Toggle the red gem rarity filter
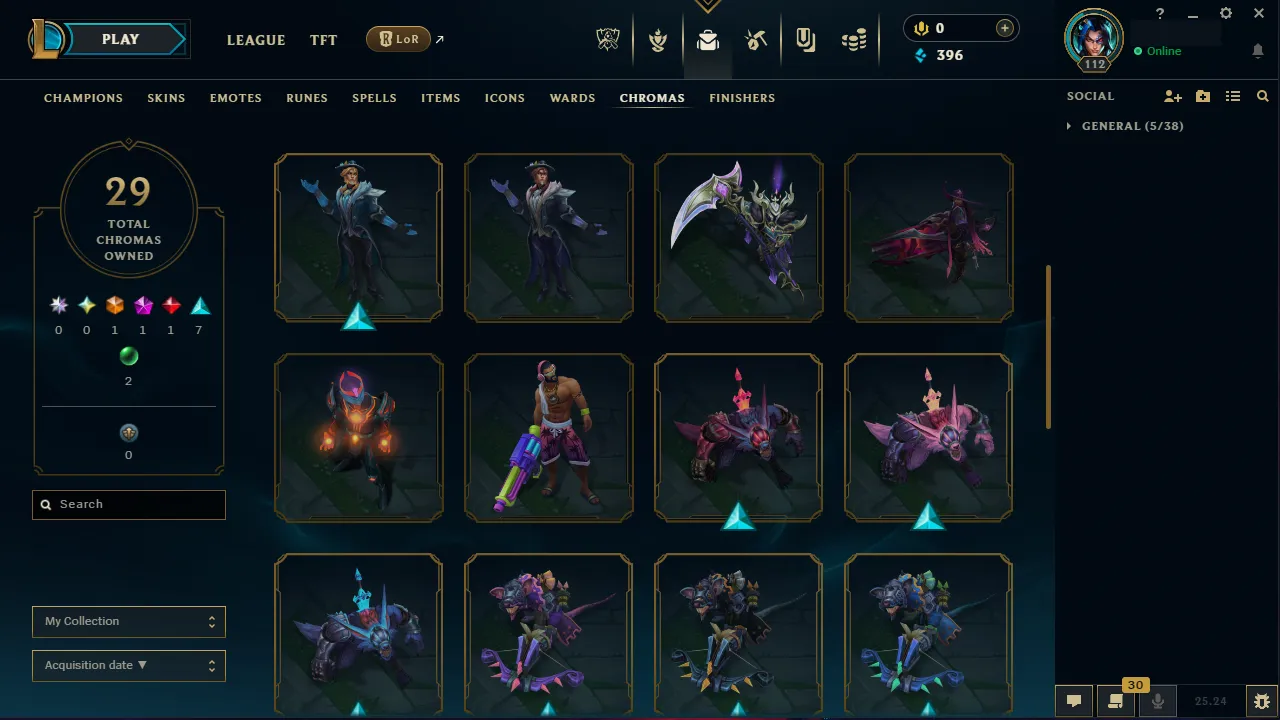This screenshot has height=720, width=1280. tap(170, 305)
